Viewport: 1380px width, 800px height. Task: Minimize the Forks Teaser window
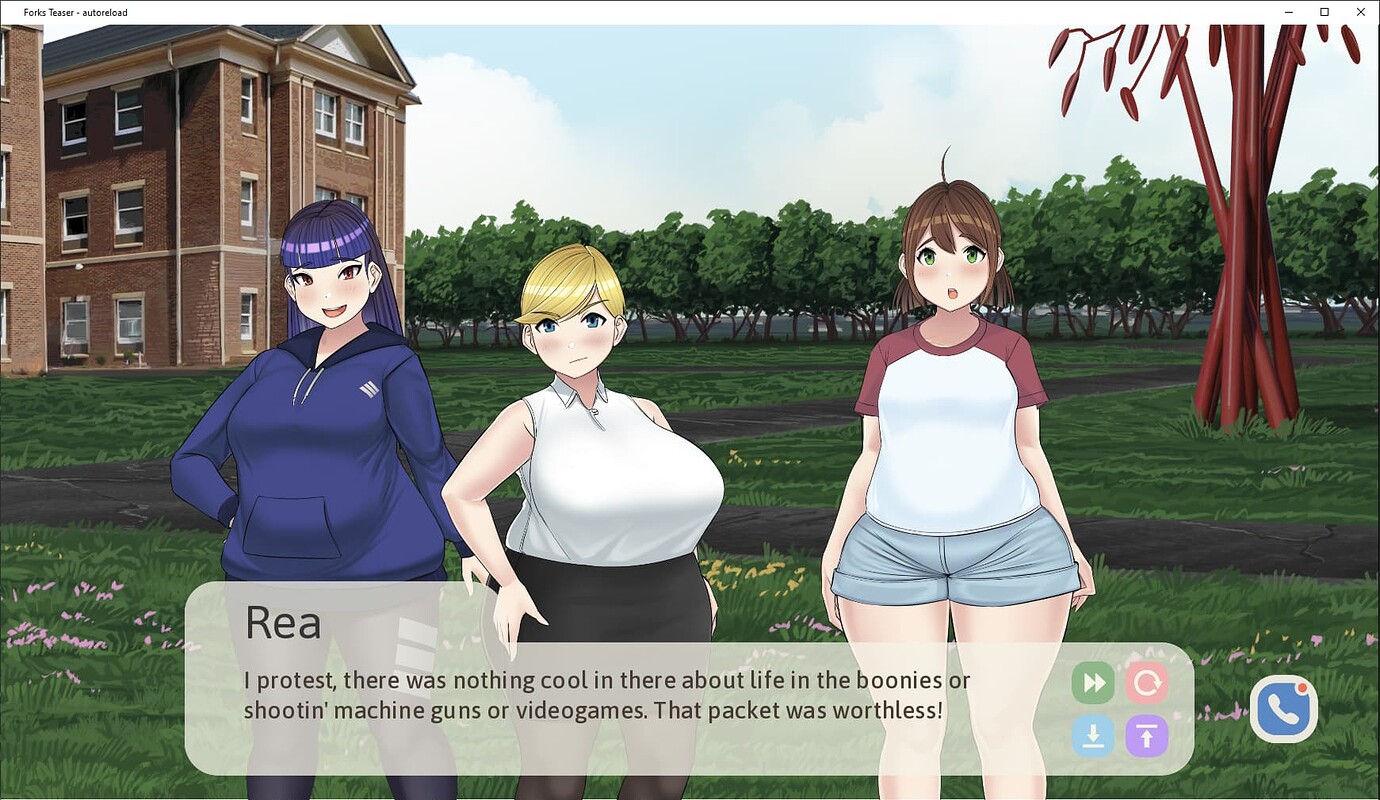point(1288,12)
